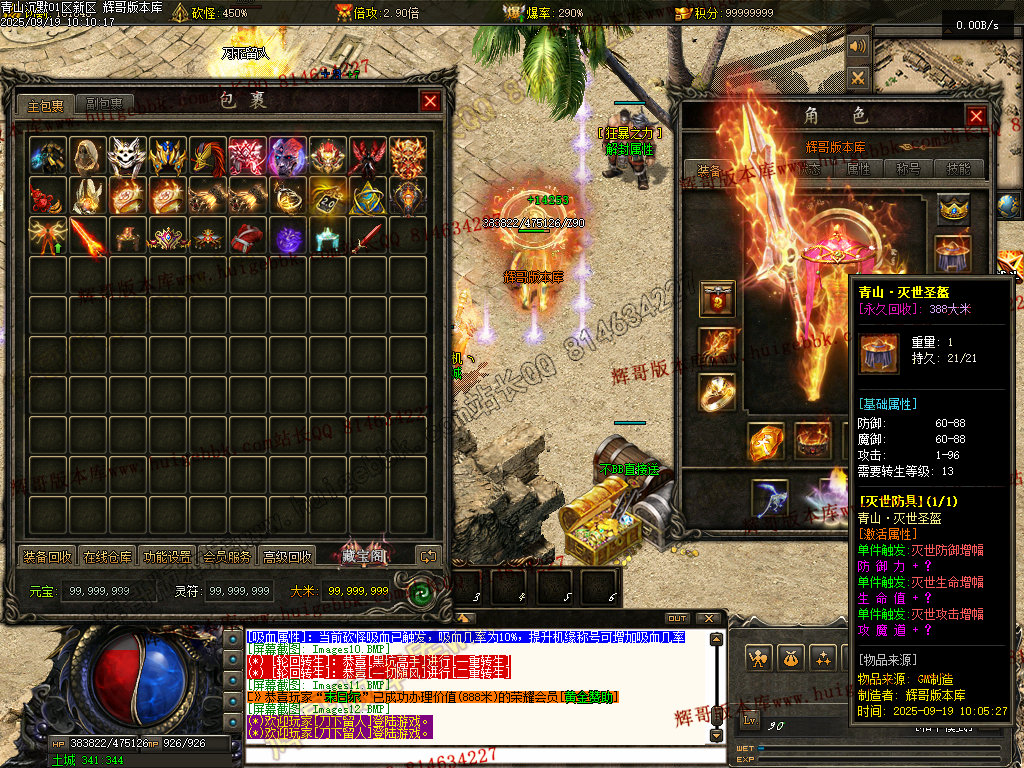
Task: Switch to the 技能 skills tab
Action: pos(958,169)
